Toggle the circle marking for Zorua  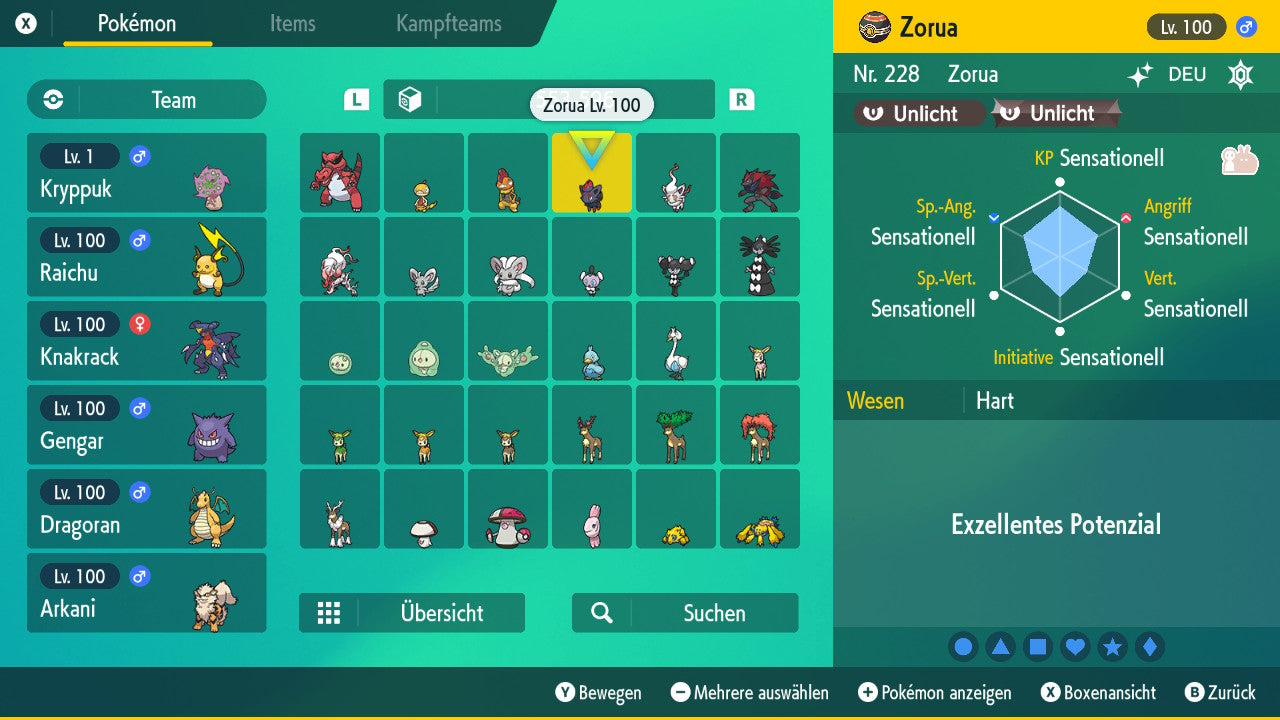[963, 646]
